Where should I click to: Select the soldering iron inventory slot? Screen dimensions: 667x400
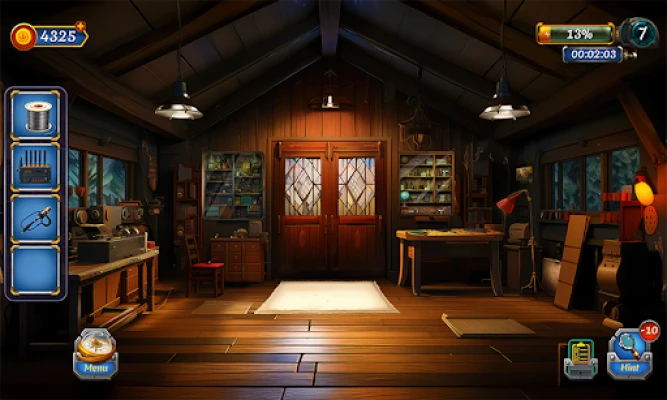click(36, 218)
